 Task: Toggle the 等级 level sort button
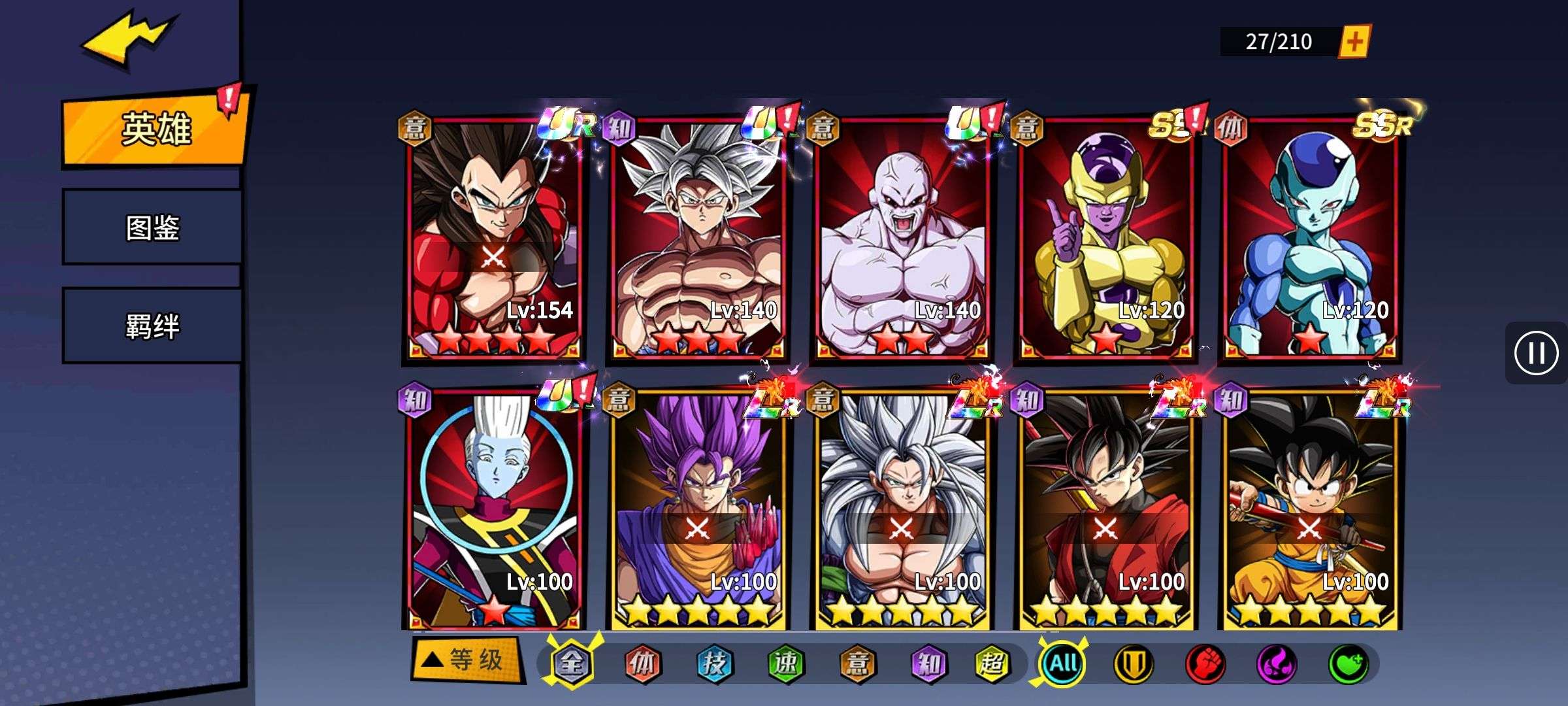(466, 660)
